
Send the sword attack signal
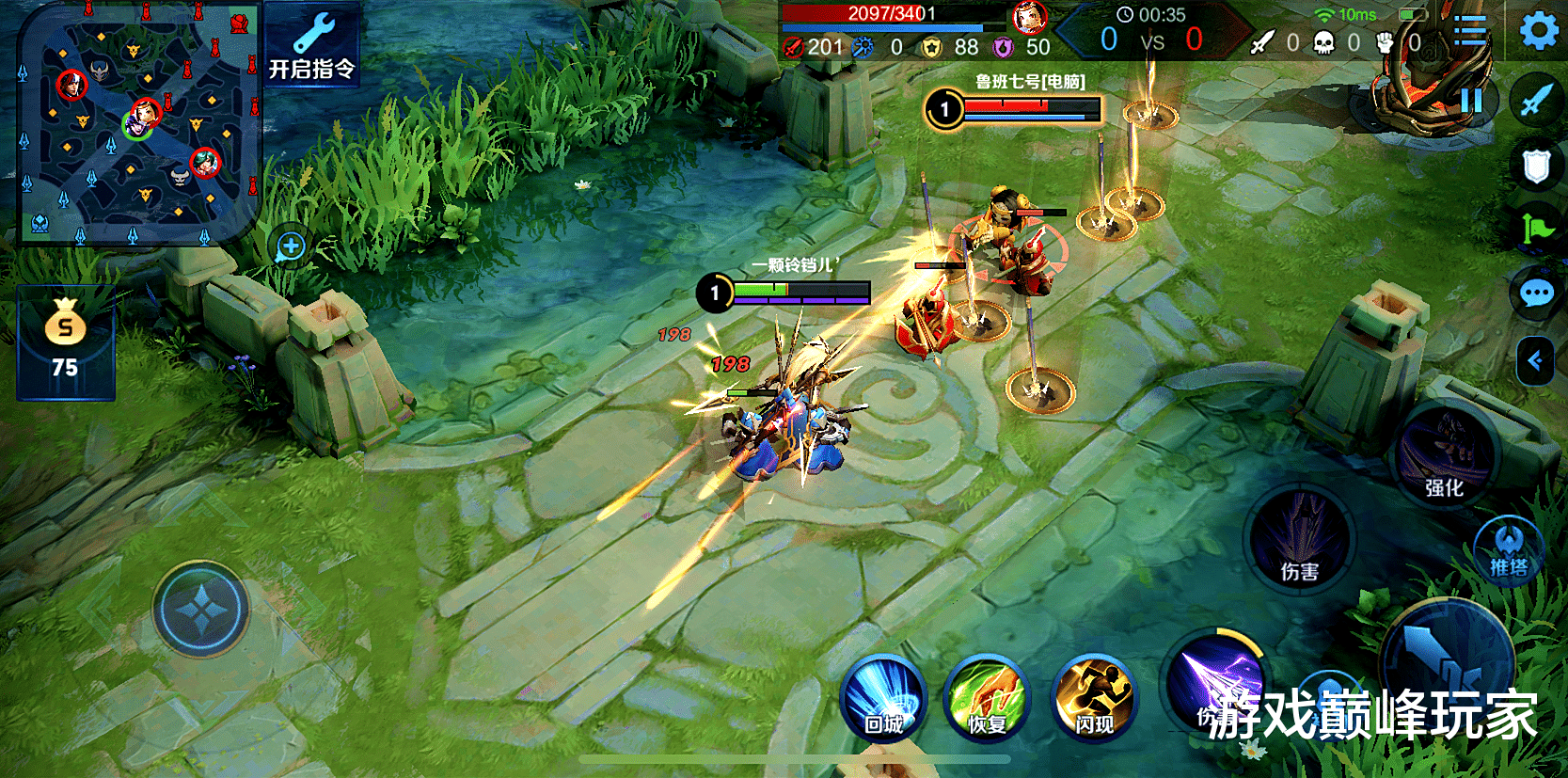pos(1537,99)
